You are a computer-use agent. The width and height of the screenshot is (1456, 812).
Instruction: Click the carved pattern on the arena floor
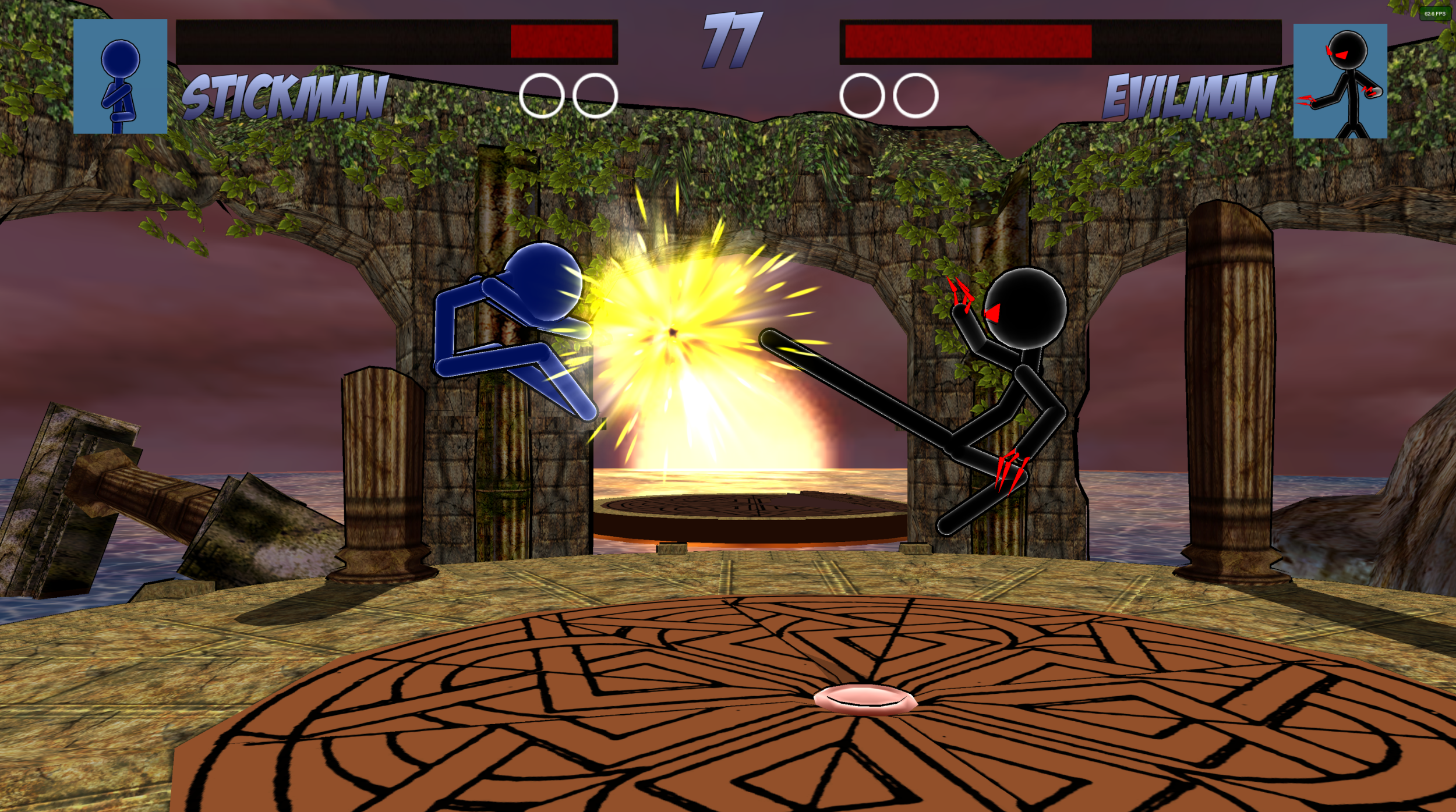tap(582, 728)
